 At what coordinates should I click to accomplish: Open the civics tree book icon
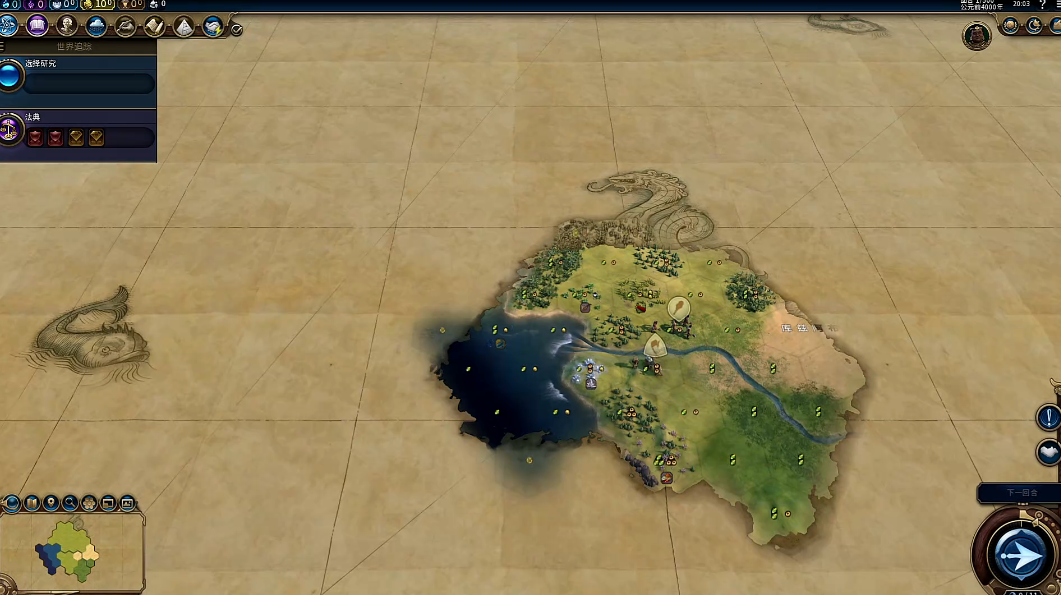pos(38,25)
